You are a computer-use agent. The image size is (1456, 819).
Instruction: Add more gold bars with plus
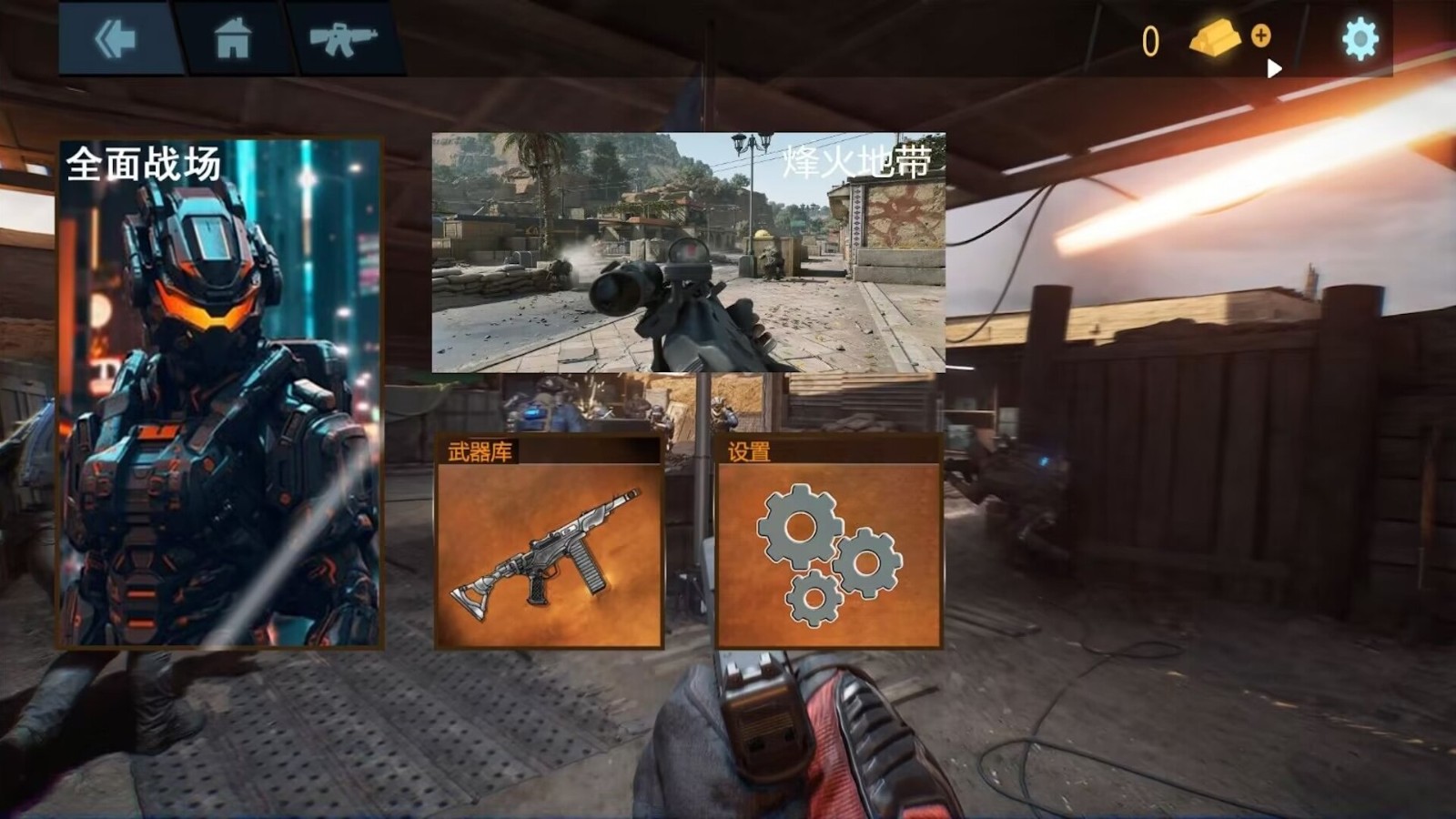pyautogui.click(x=1260, y=35)
